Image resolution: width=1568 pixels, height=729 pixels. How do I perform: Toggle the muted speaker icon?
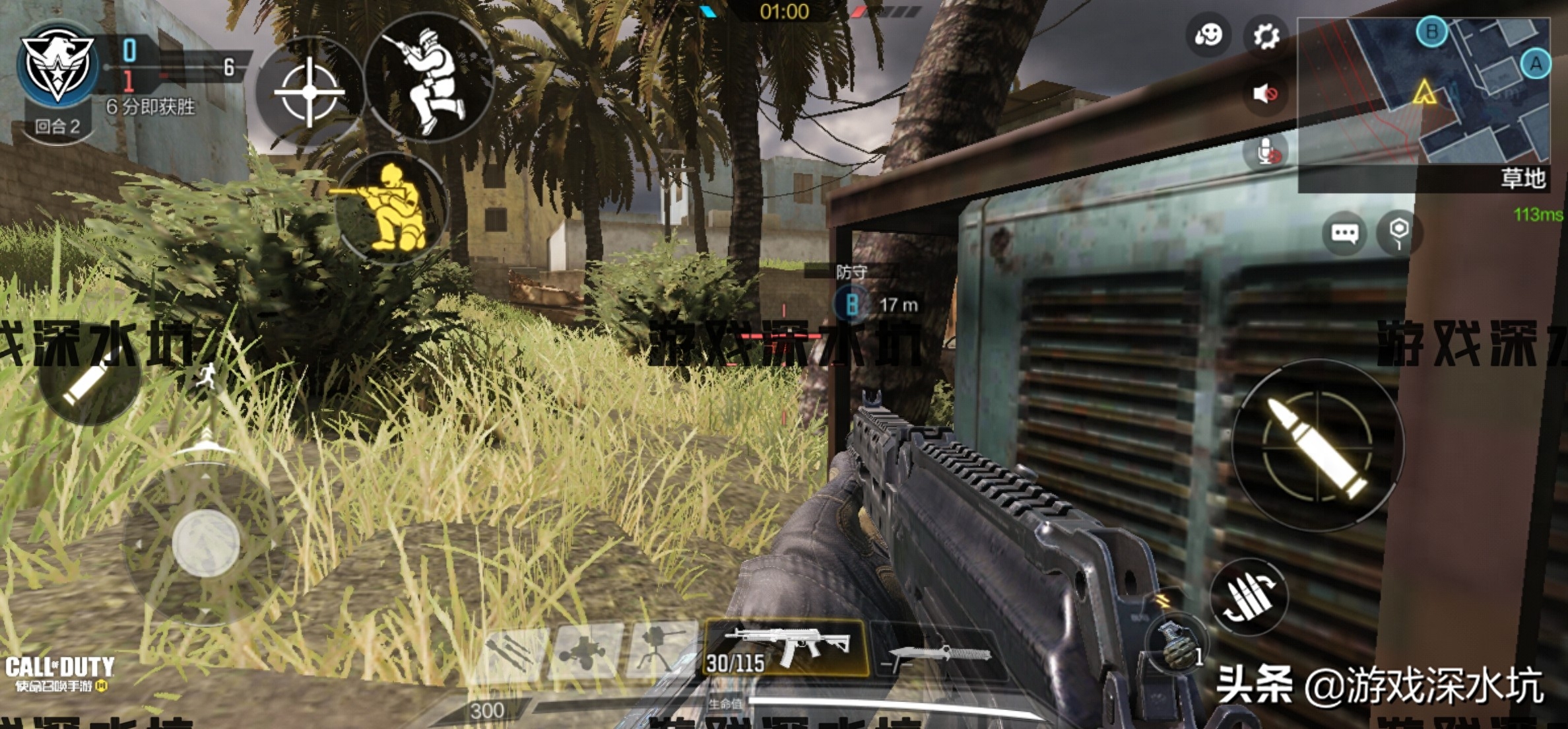point(1265,94)
